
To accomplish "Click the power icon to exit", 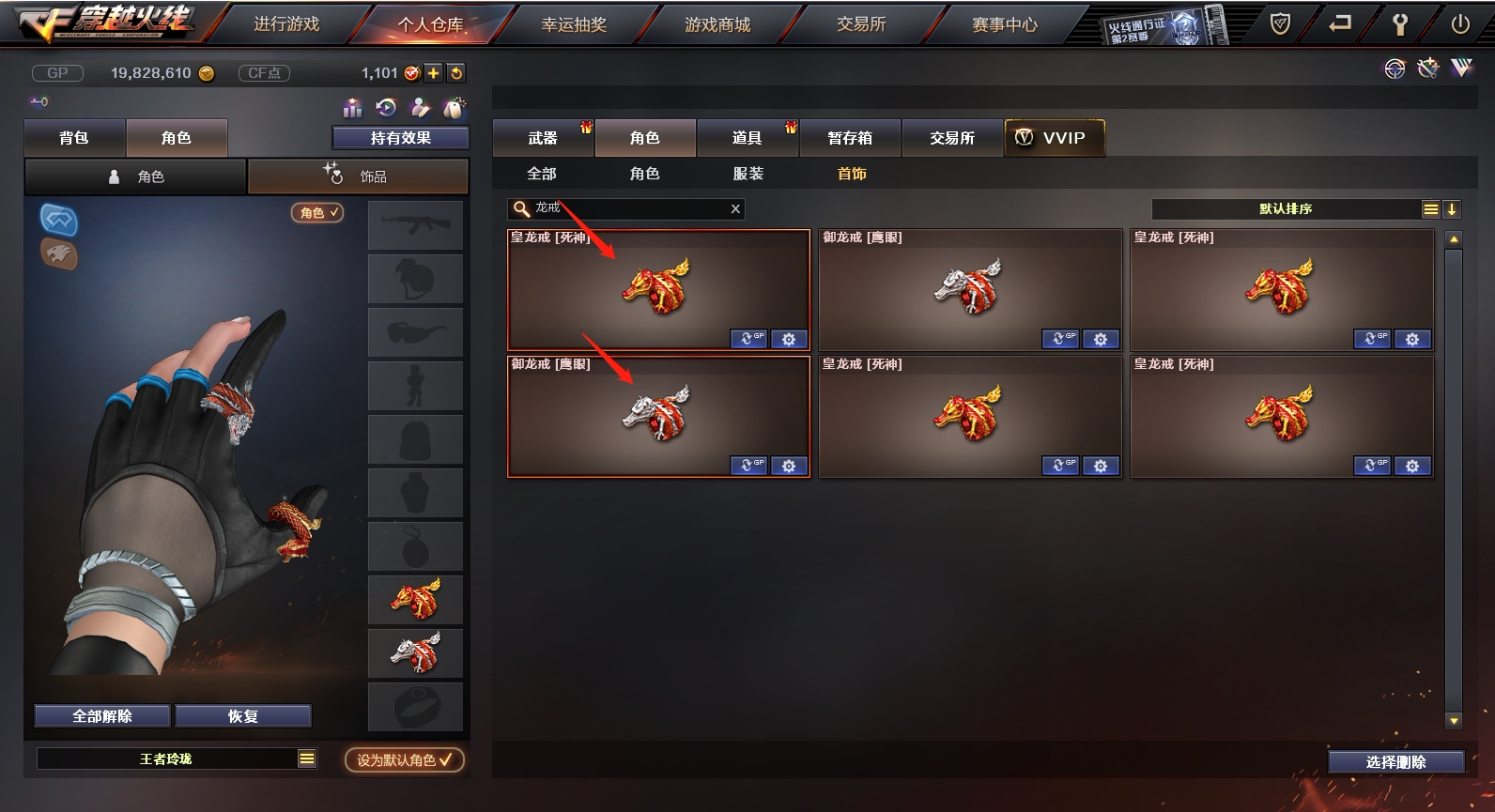I will click(1460, 24).
